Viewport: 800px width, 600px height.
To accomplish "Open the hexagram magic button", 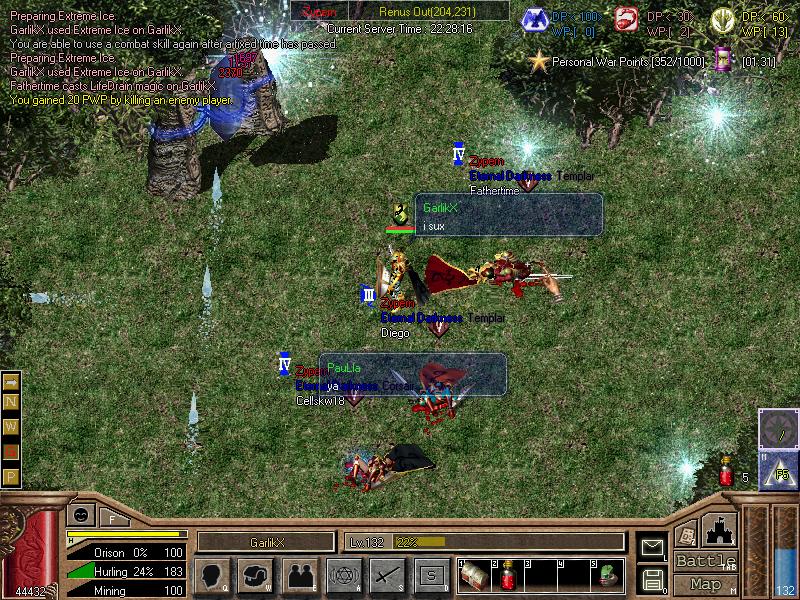I will pyautogui.click(x=343, y=575).
